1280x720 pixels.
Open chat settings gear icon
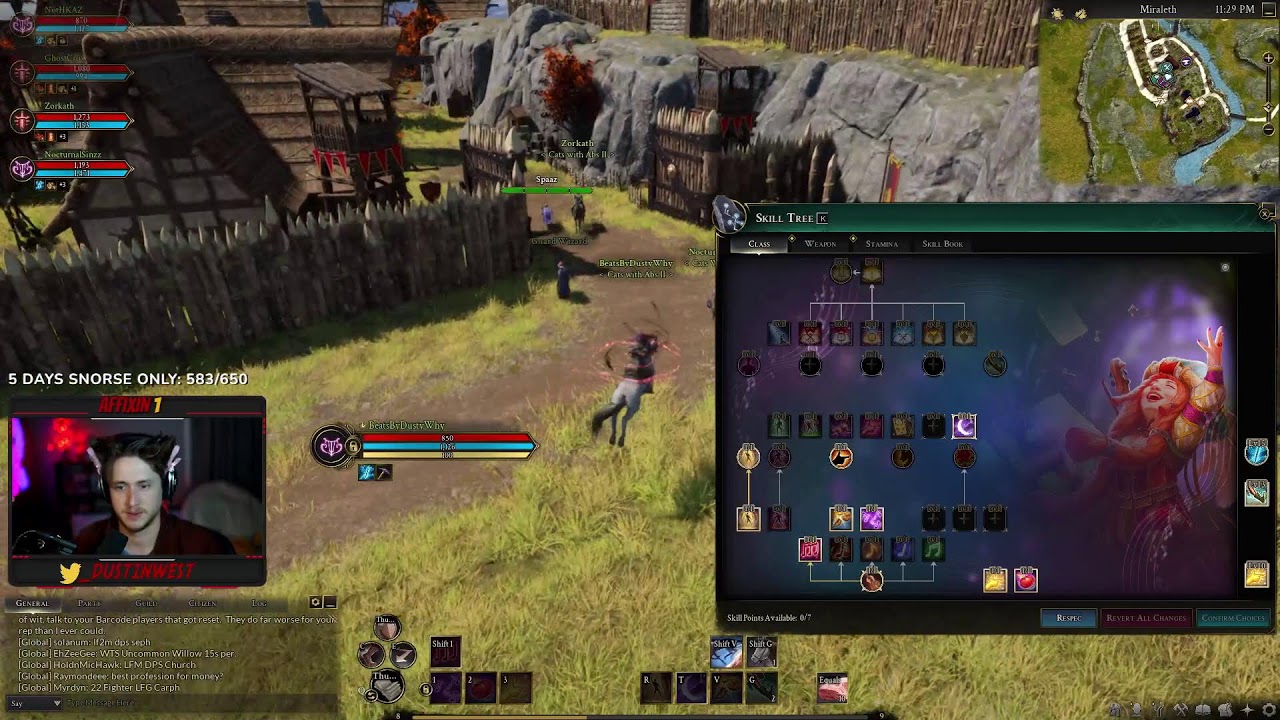click(x=315, y=602)
